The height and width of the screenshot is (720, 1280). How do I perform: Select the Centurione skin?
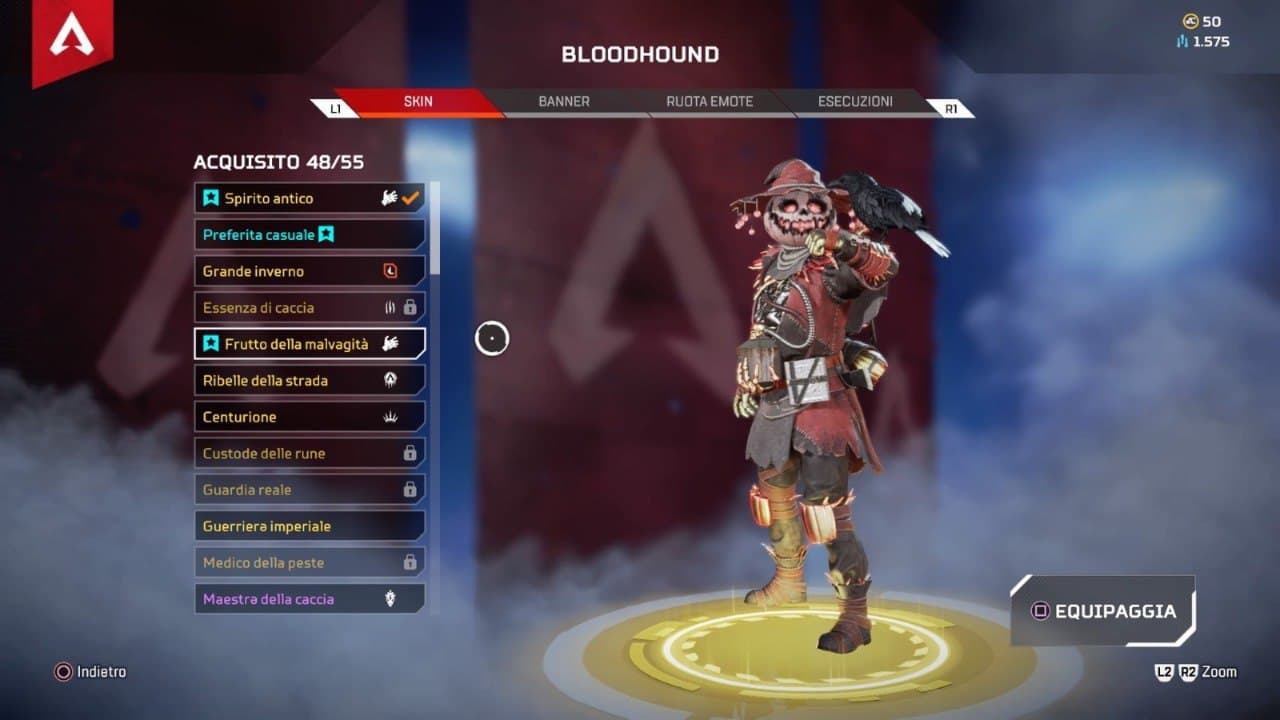point(309,417)
